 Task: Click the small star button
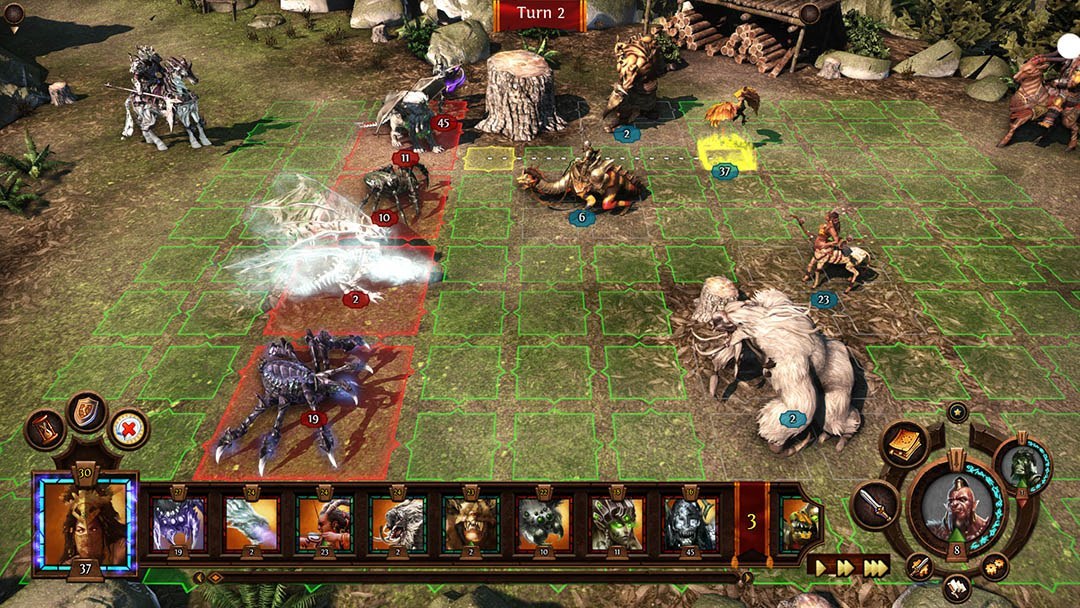tap(958, 411)
